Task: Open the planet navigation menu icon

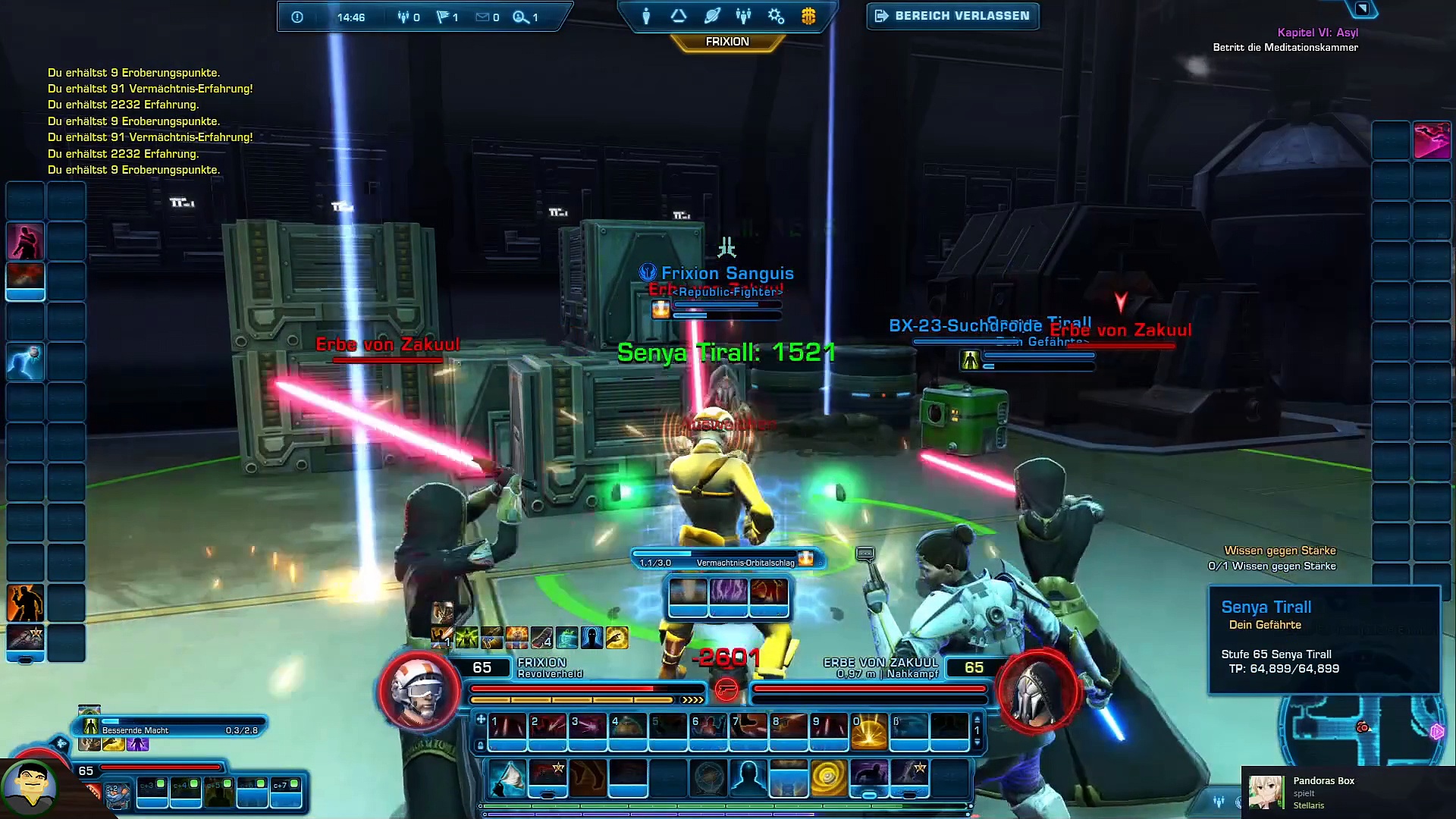Action: point(711,16)
